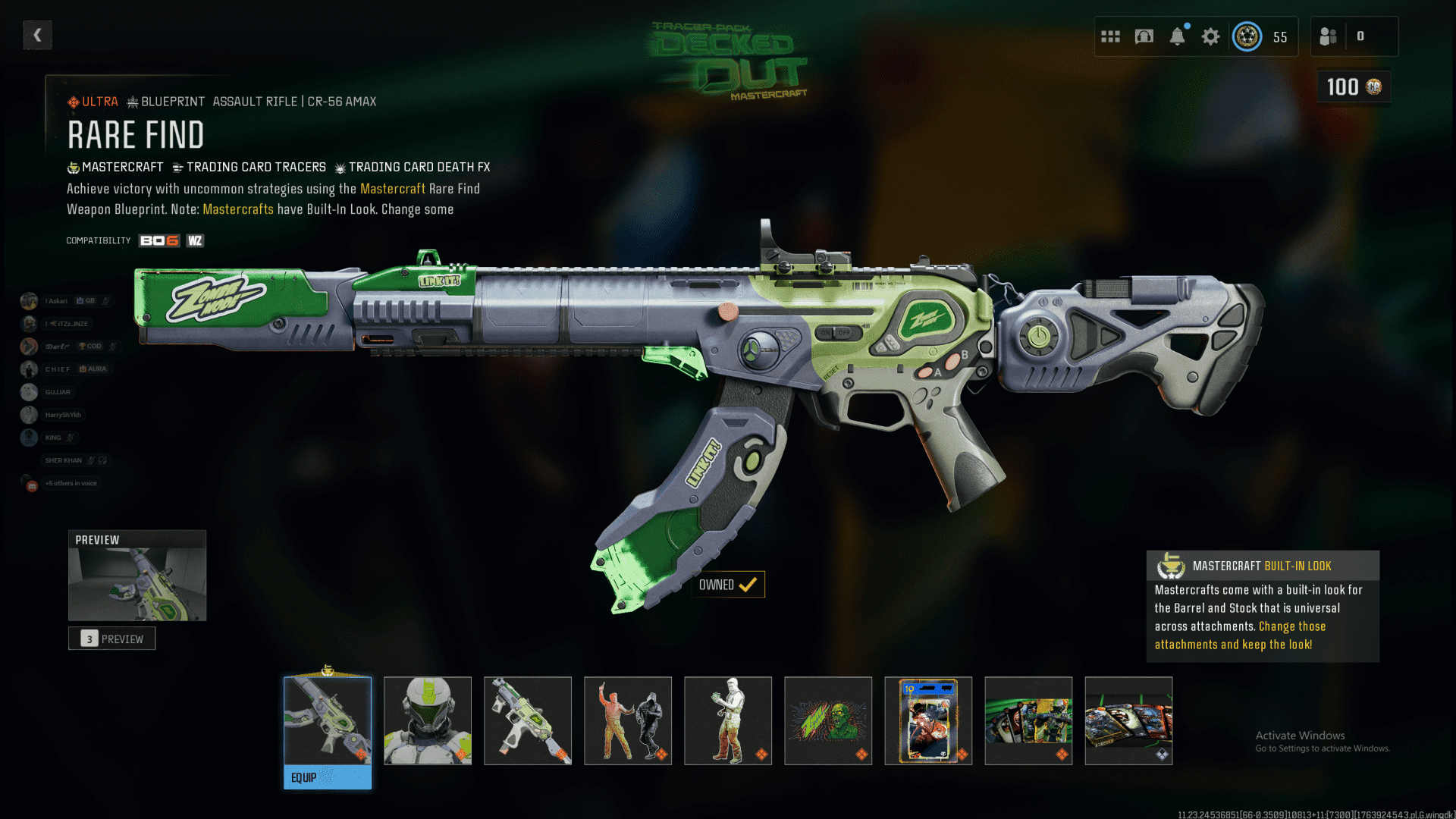Open the grid menu icon

click(1110, 36)
